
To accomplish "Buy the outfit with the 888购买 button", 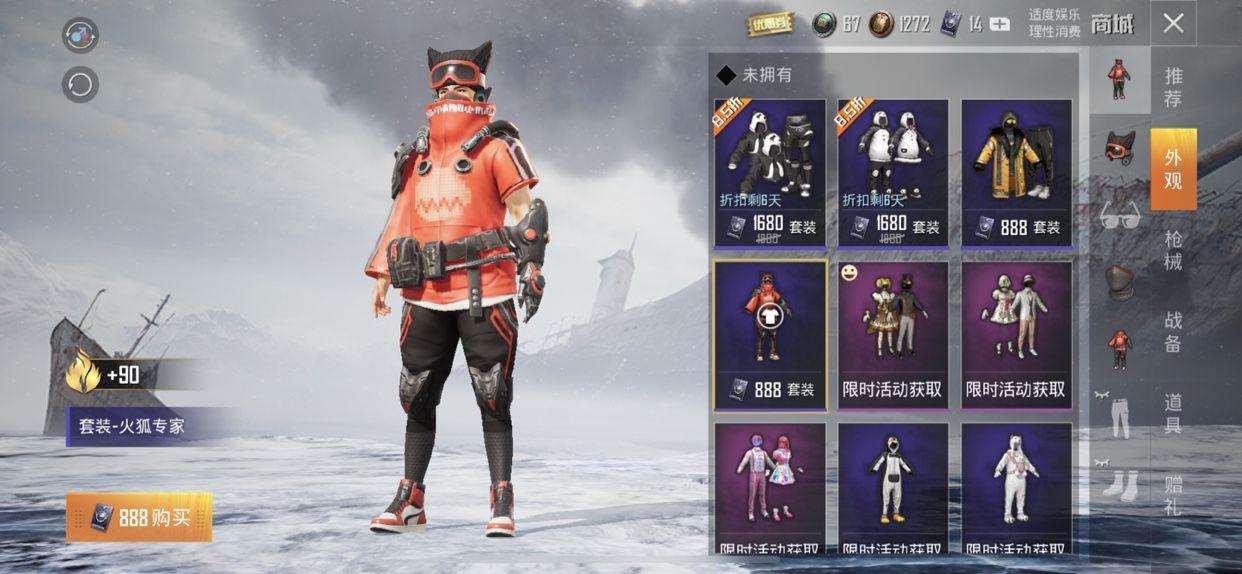I will tap(139, 517).
